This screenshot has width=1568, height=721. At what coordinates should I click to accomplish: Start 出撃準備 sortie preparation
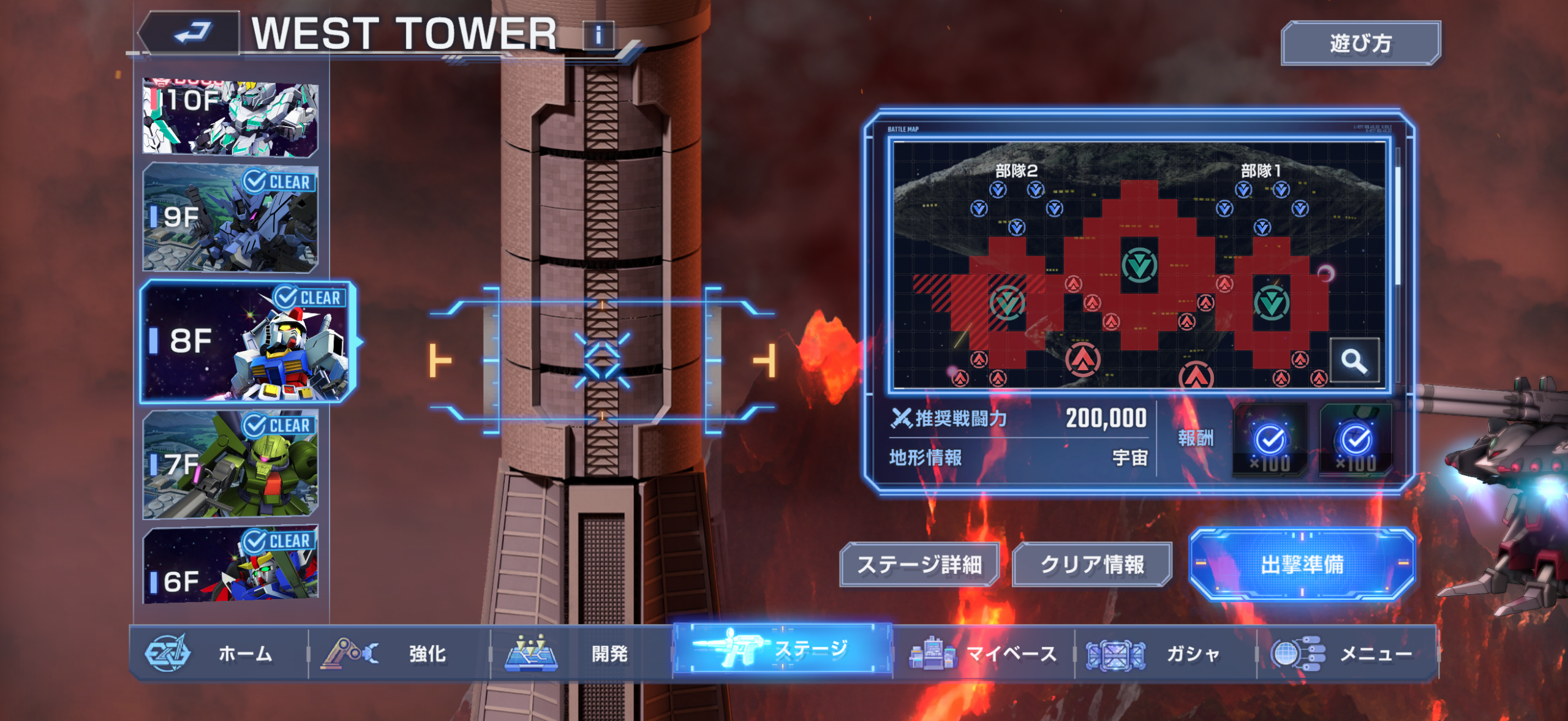click(x=1302, y=564)
